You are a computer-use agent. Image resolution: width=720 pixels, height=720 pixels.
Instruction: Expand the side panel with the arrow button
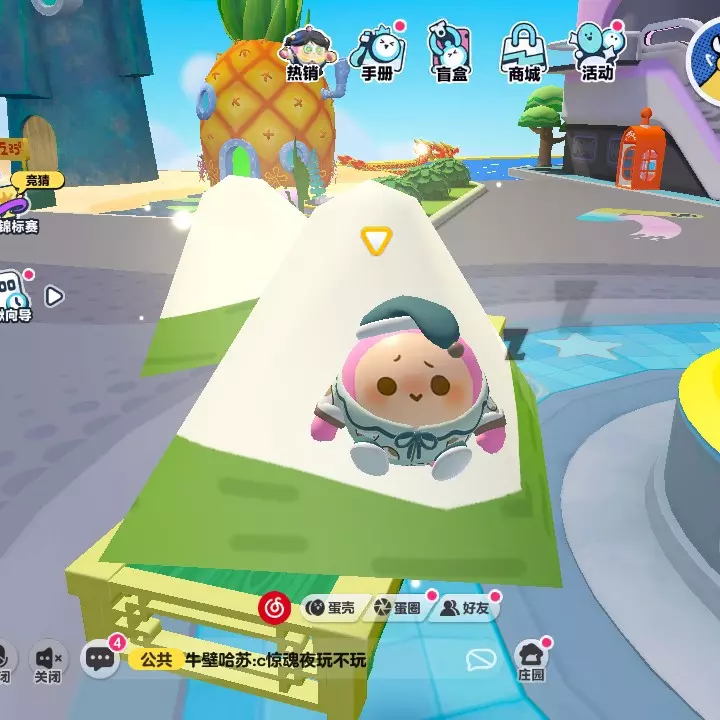[x=54, y=296]
